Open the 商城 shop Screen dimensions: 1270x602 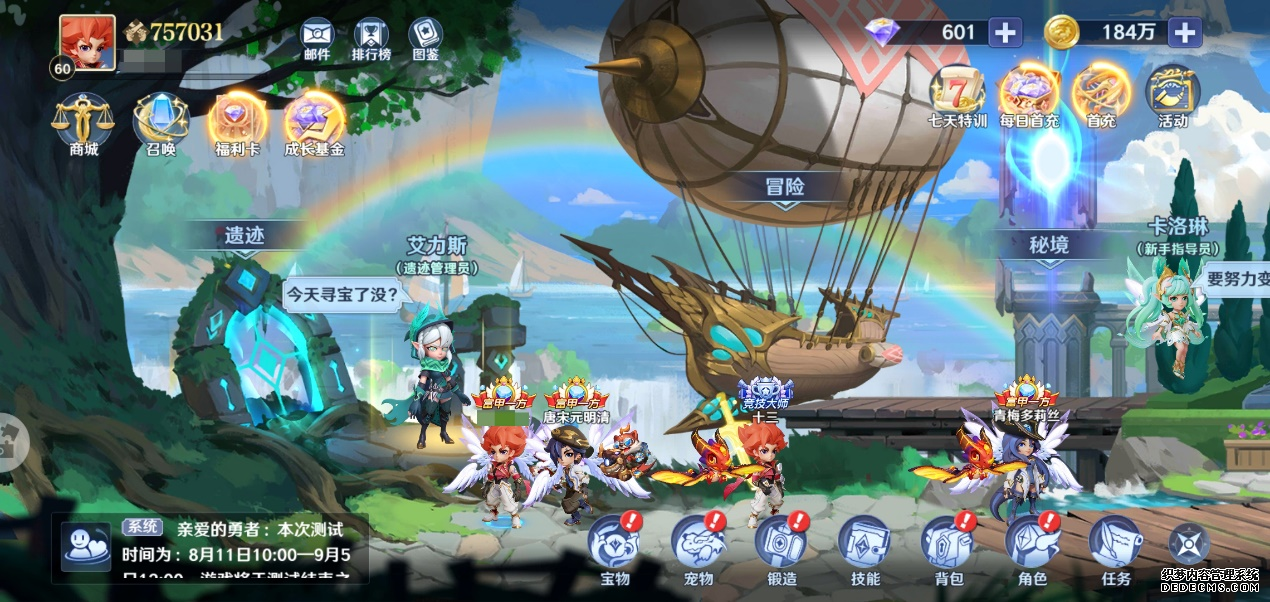click(83, 120)
